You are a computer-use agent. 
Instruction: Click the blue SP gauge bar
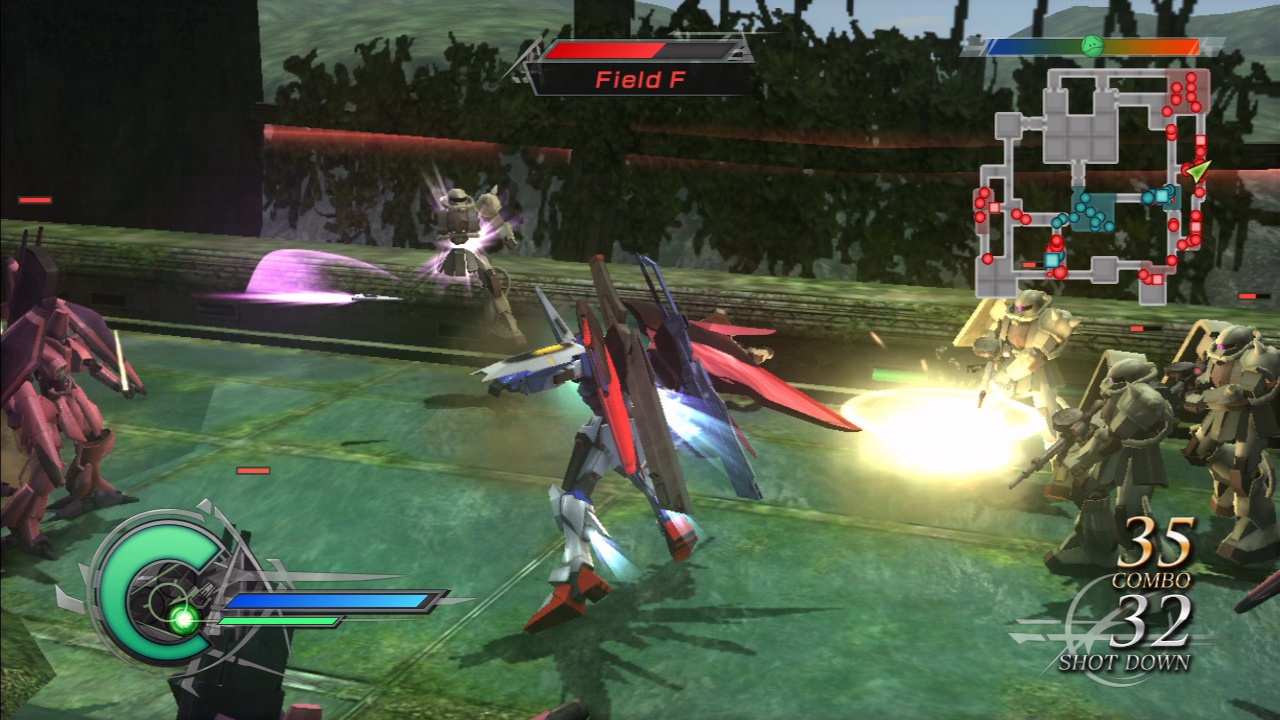pos(330,601)
